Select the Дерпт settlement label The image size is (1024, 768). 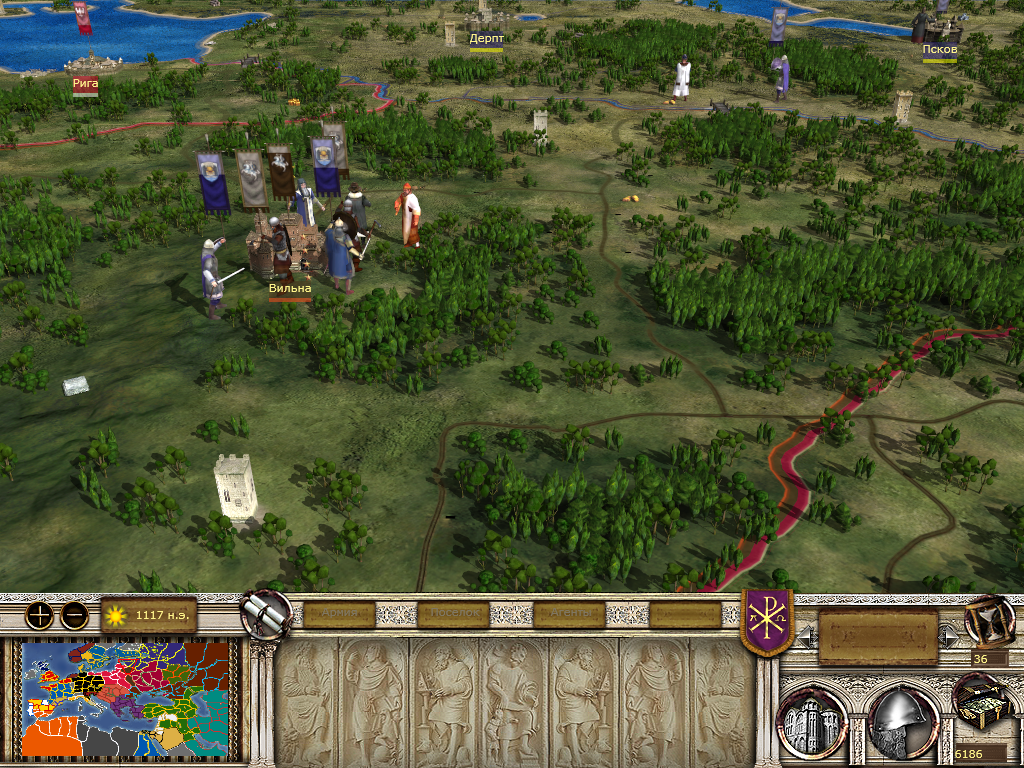tap(486, 39)
